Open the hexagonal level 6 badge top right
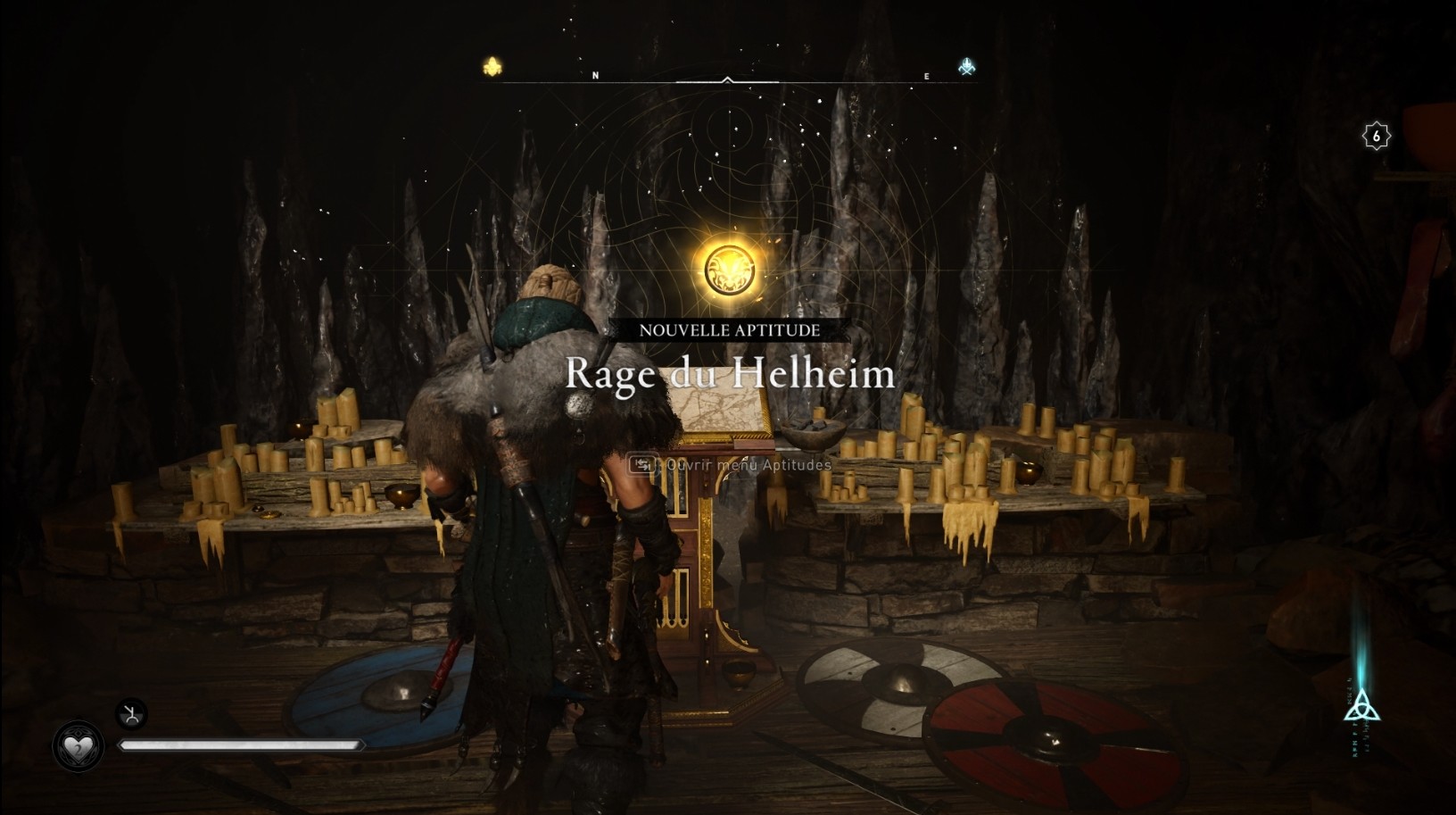 pyautogui.click(x=1378, y=136)
